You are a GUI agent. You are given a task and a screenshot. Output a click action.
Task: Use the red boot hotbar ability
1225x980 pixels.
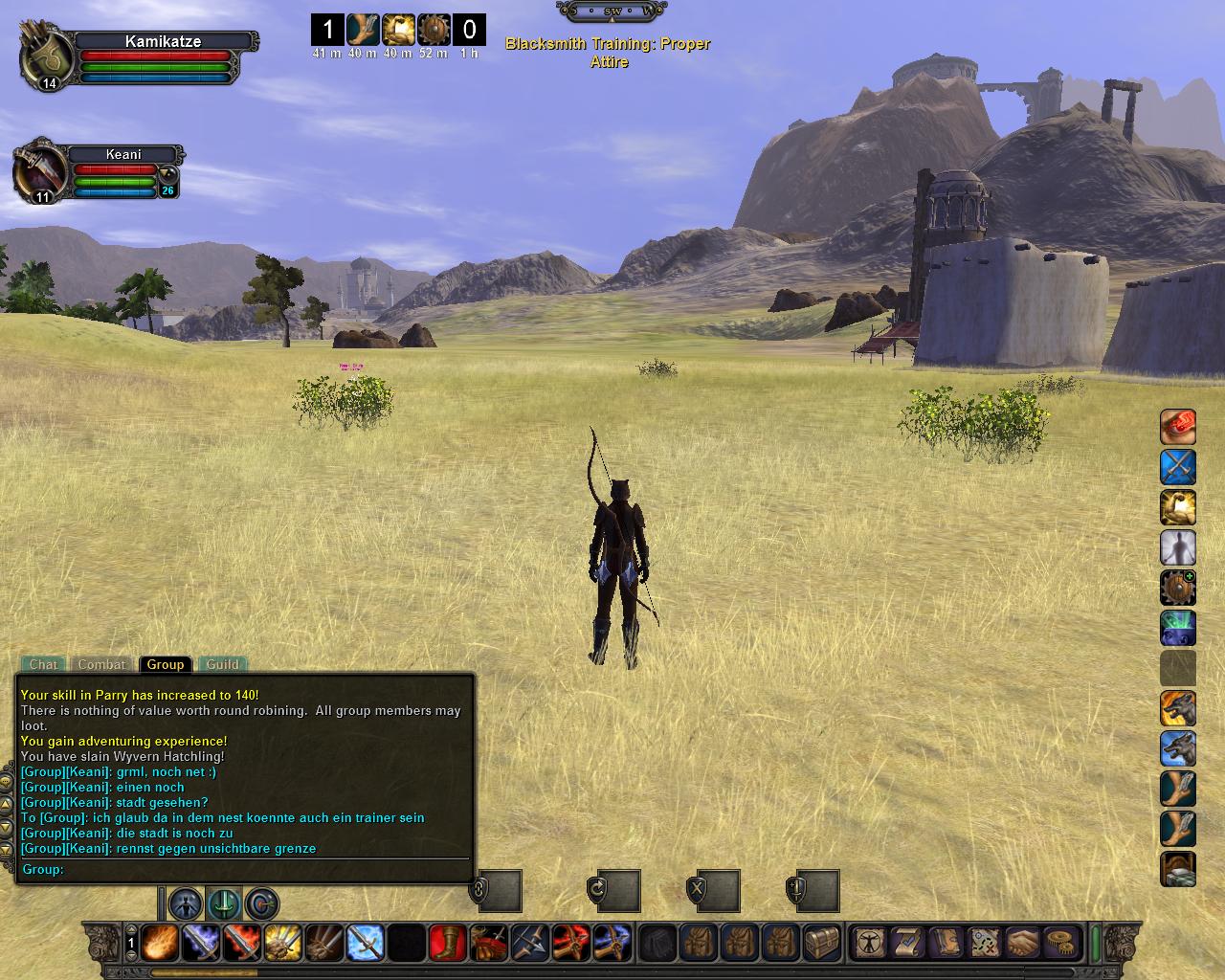pyautogui.click(x=446, y=943)
